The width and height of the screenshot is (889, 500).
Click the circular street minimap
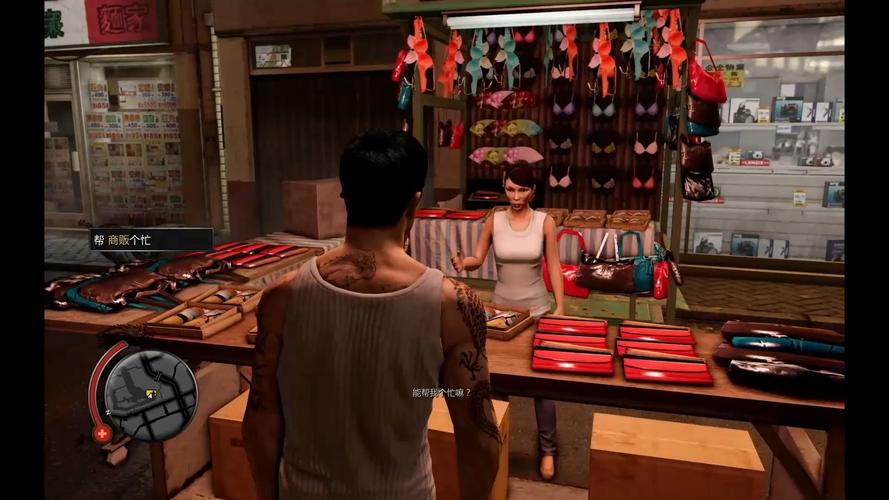(151, 394)
